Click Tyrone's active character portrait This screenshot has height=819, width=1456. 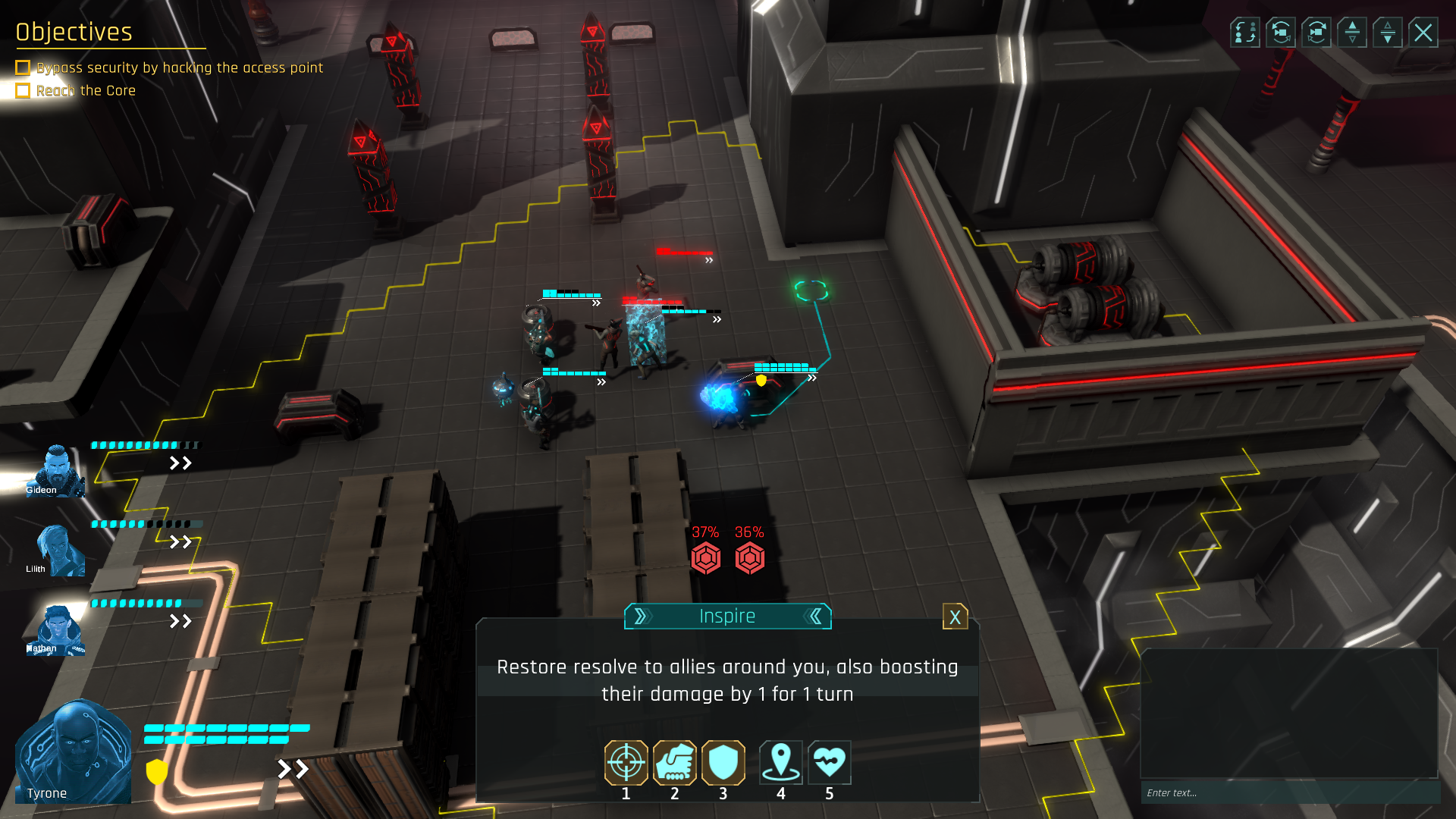point(74,752)
